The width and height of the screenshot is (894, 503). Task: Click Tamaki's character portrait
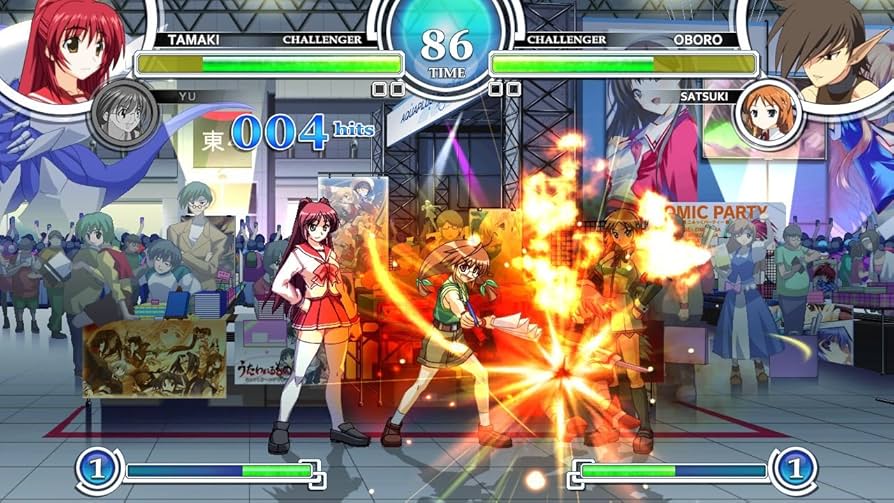(70, 48)
